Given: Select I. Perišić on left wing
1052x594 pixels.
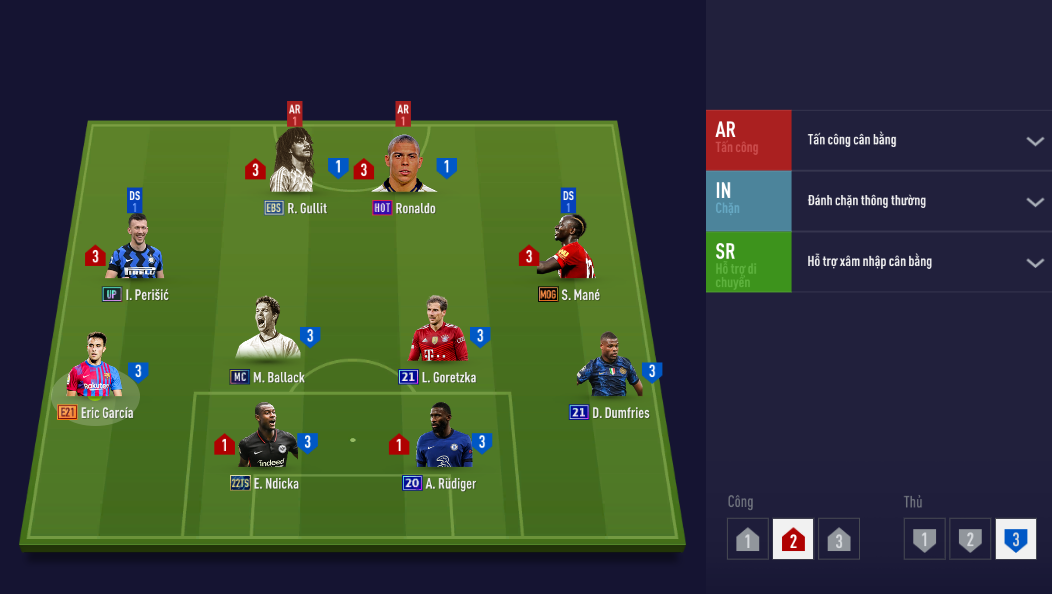Looking at the screenshot, I should (135, 250).
